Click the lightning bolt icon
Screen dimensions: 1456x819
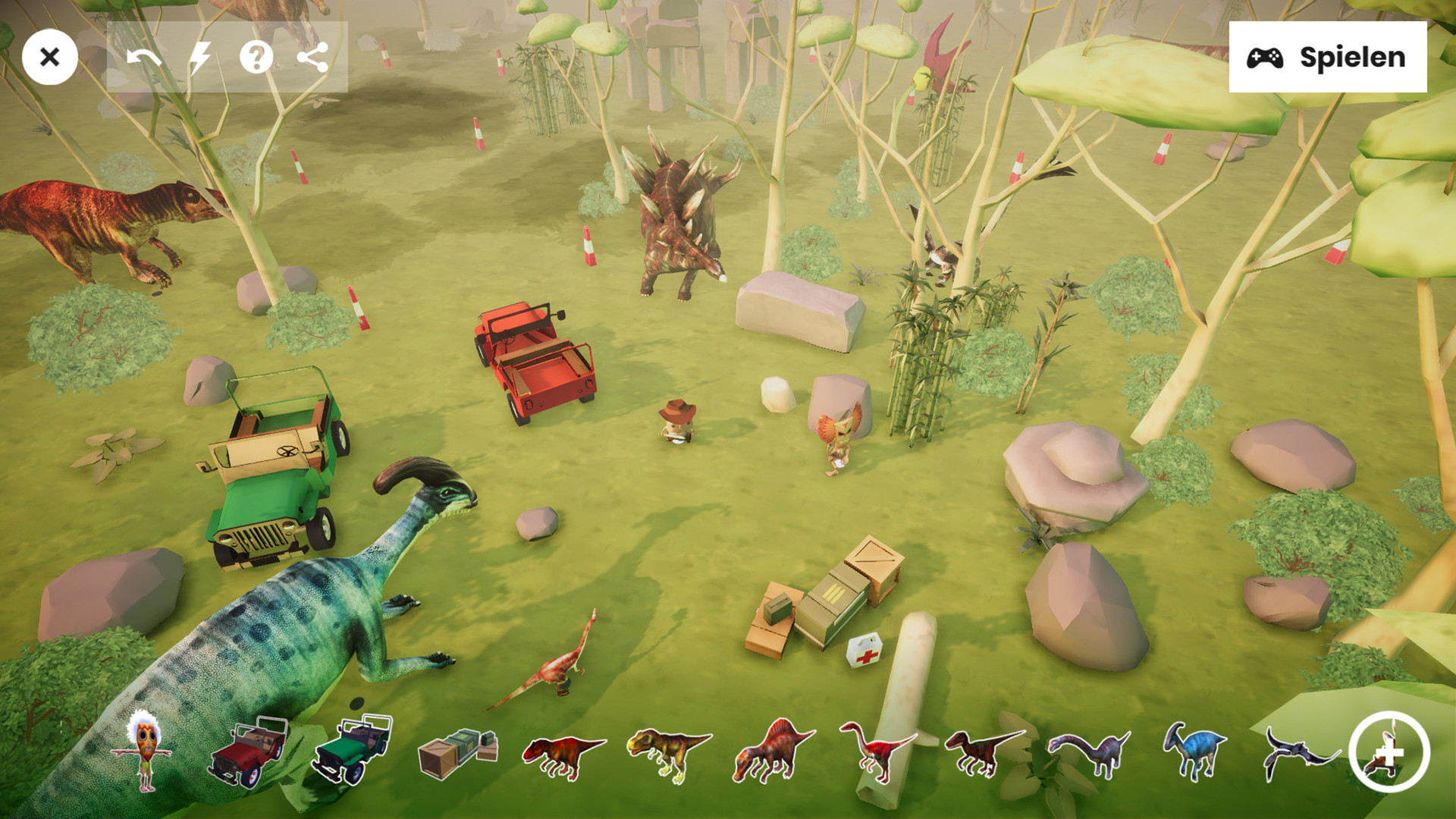[x=200, y=57]
